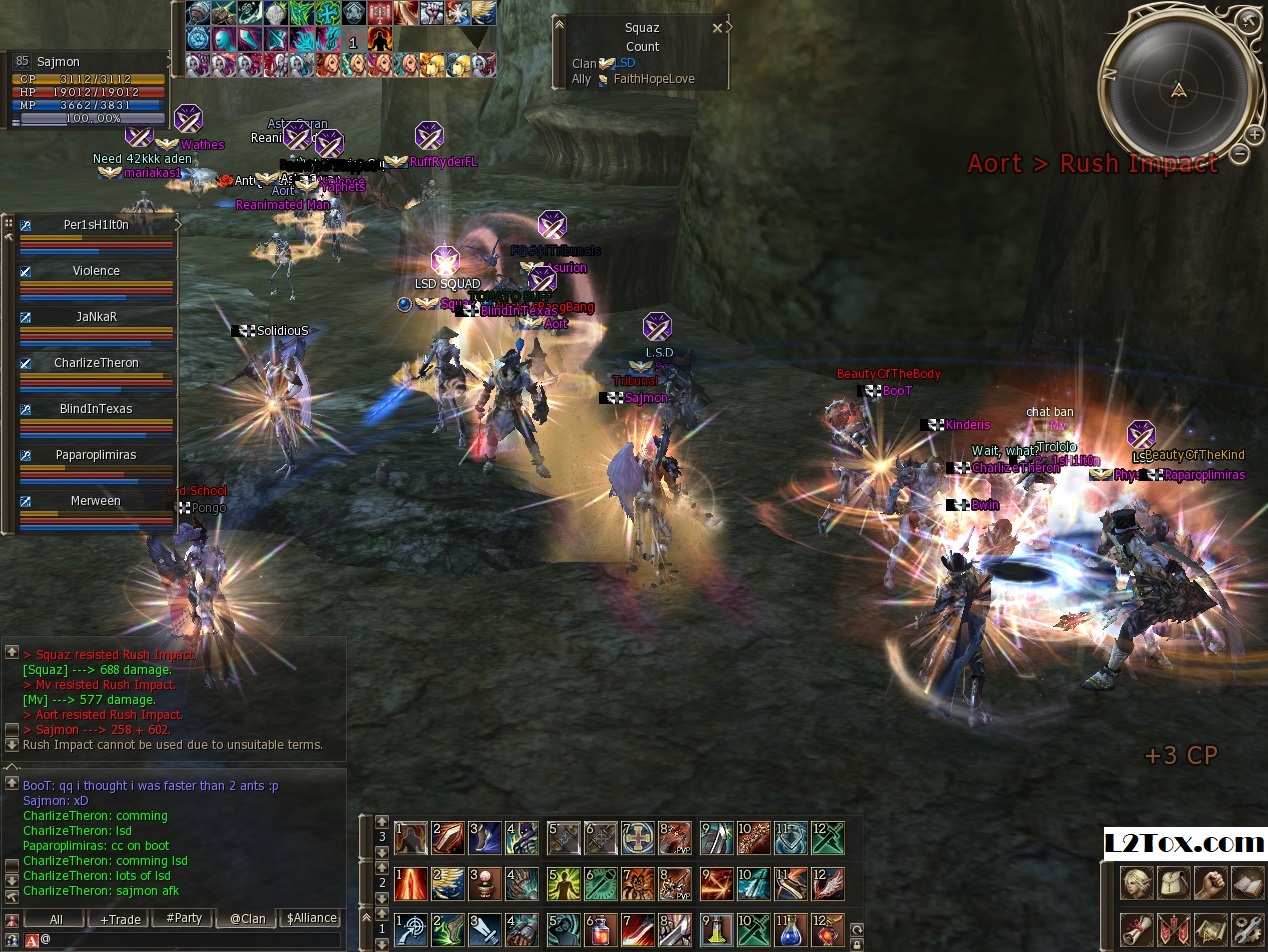The height and width of the screenshot is (952, 1268).
Task: Use the blue mana potion hotbar slot
Action: (x=791, y=930)
